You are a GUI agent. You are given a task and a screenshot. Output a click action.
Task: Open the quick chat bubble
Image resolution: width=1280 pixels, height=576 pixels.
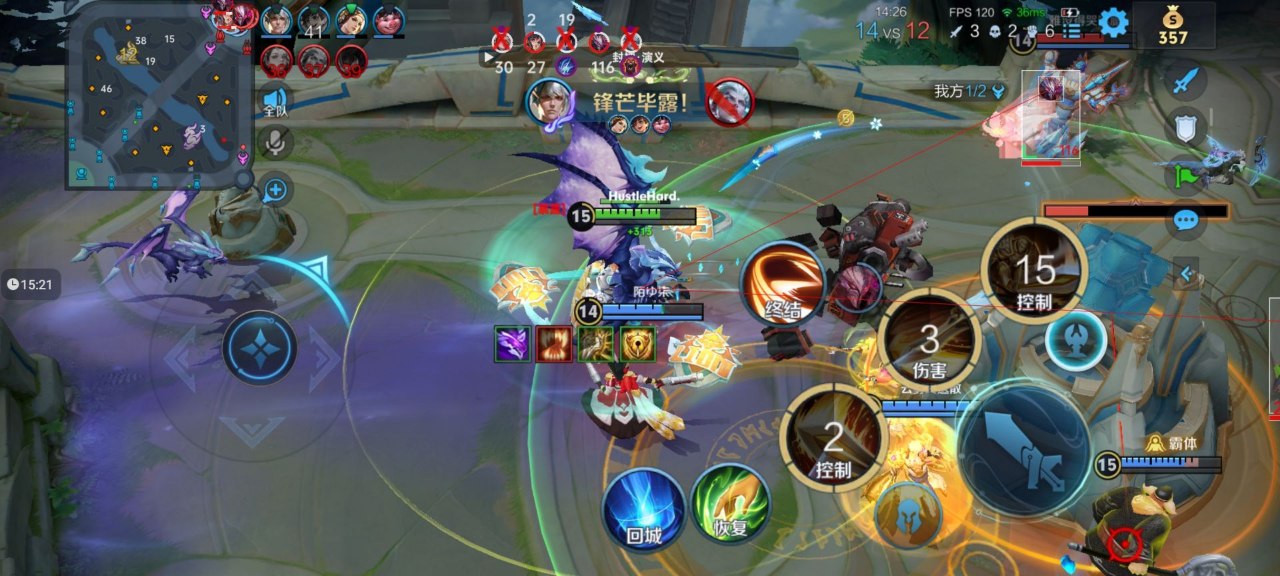click(x=1186, y=220)
